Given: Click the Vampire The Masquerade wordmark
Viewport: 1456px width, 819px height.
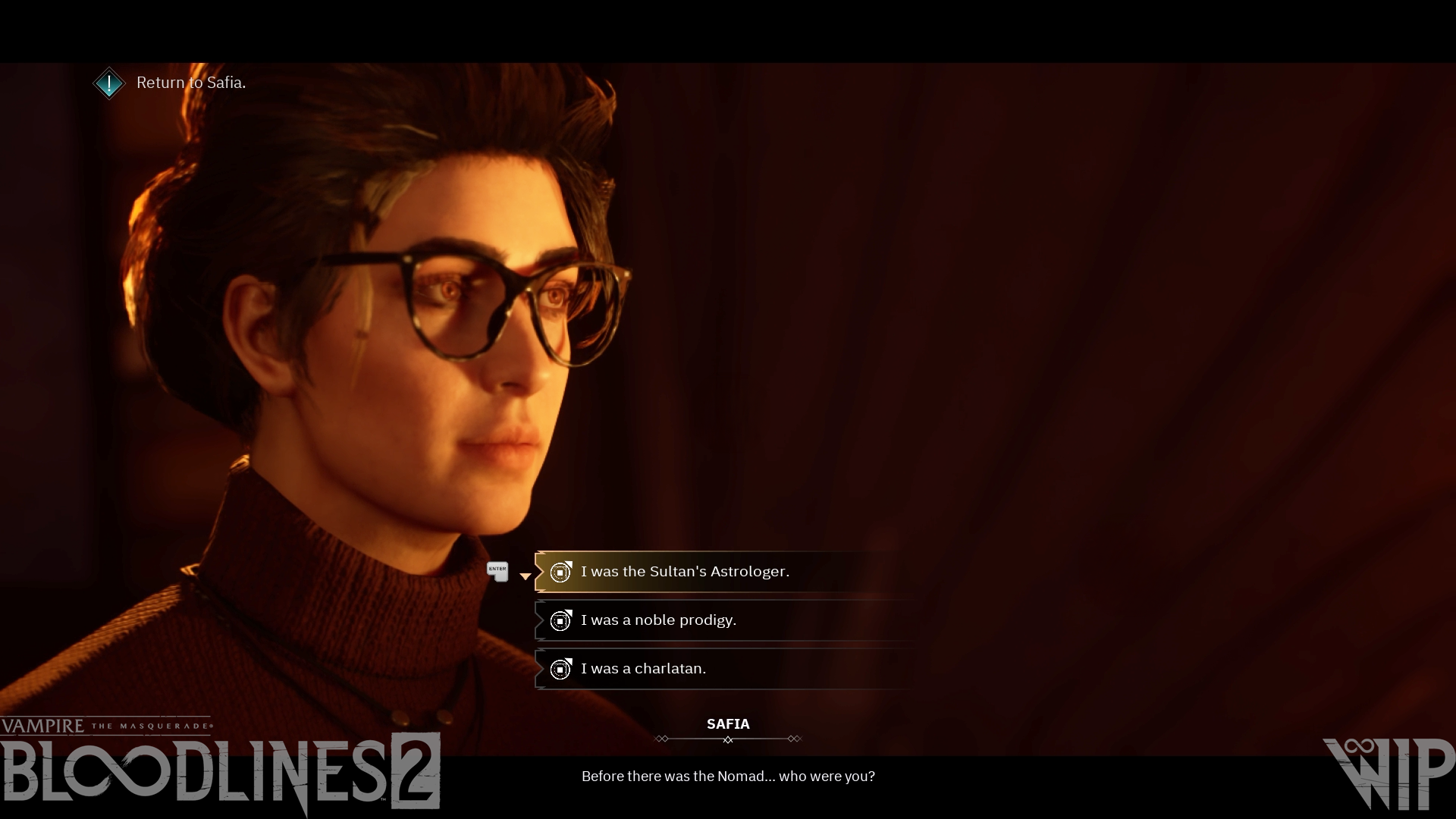Looking at the screenshot, I should (x=108, y=725).
